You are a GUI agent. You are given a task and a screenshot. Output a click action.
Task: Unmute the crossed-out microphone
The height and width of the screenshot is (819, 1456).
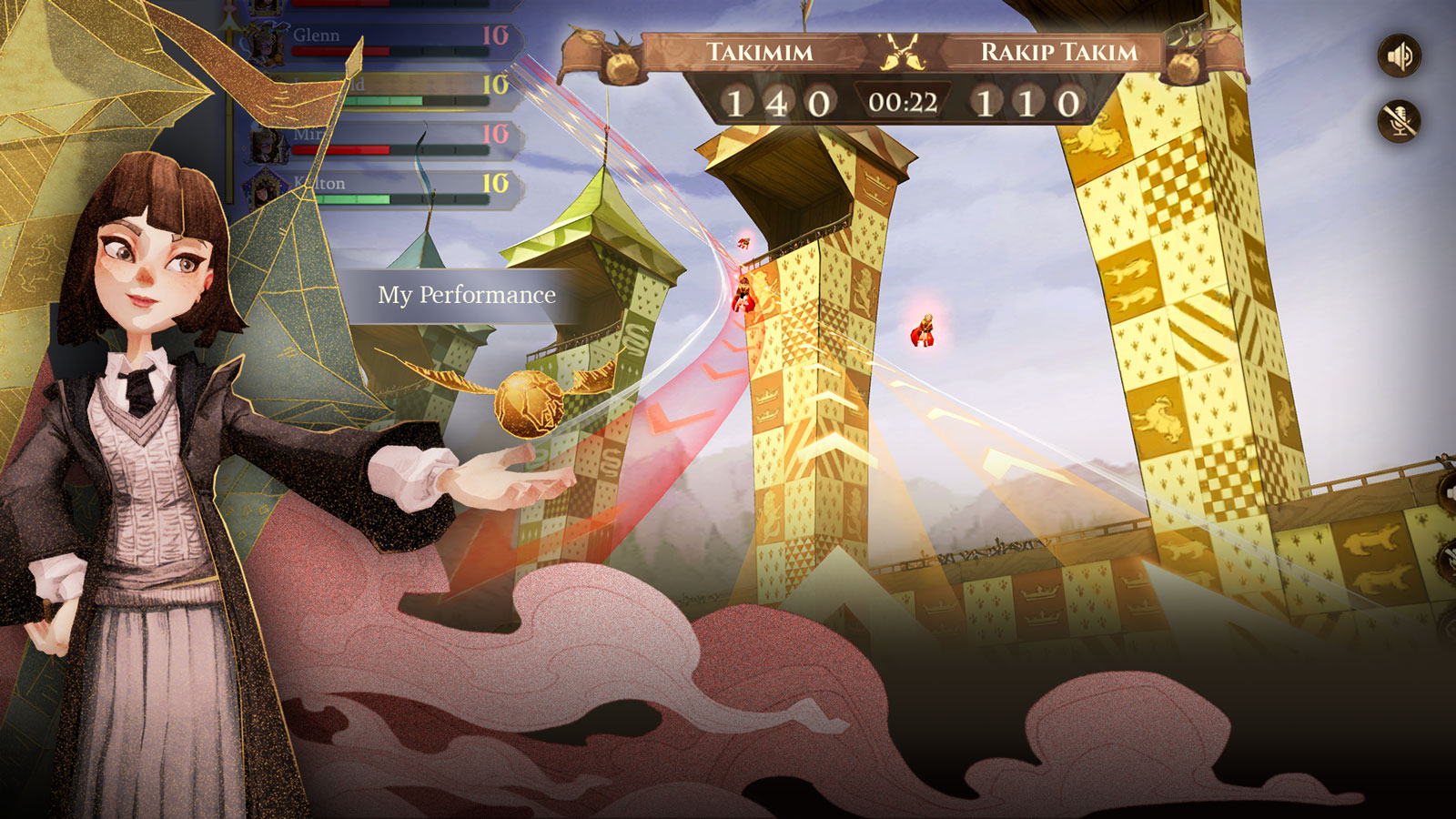click(1400, 121)
